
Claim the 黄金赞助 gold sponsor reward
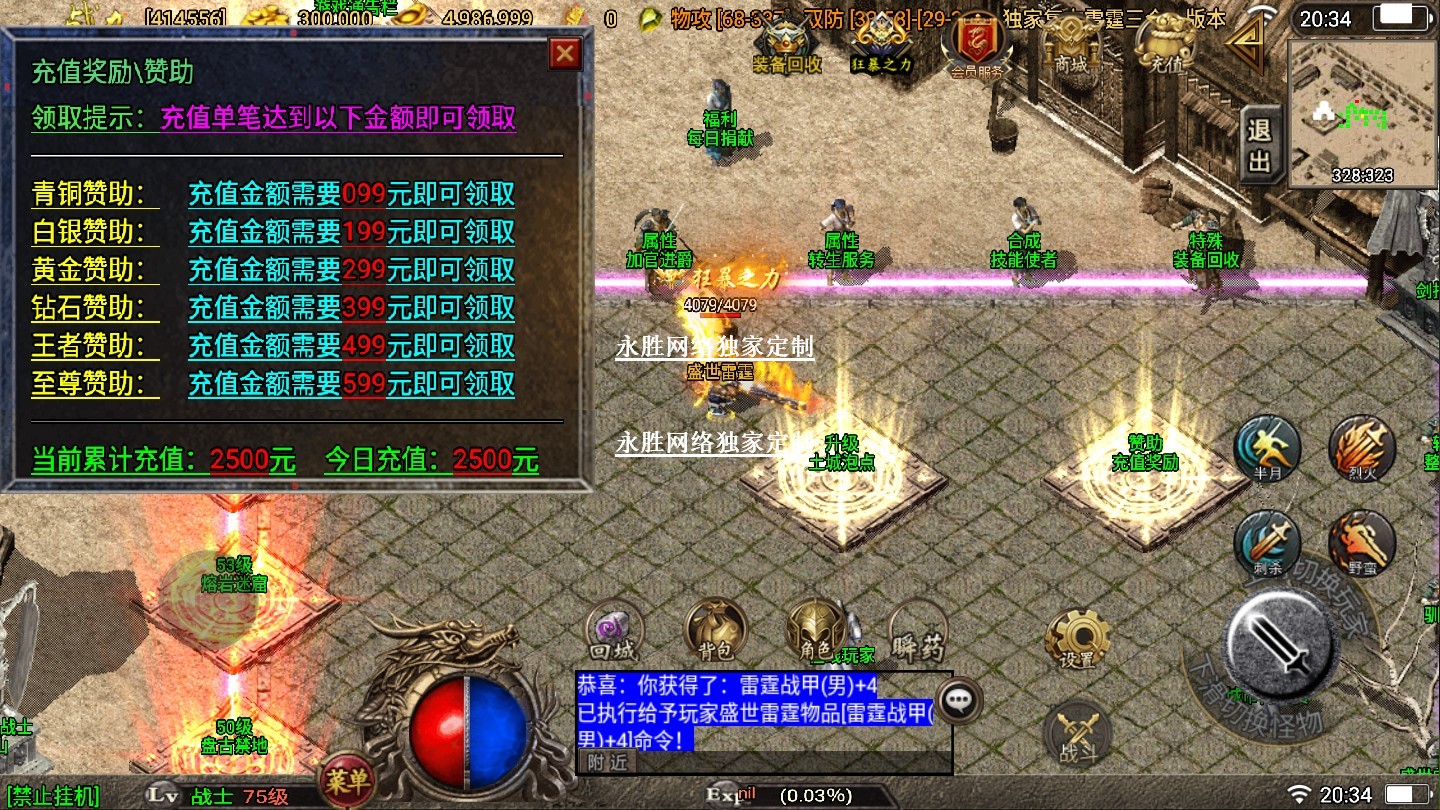[351, 270]
